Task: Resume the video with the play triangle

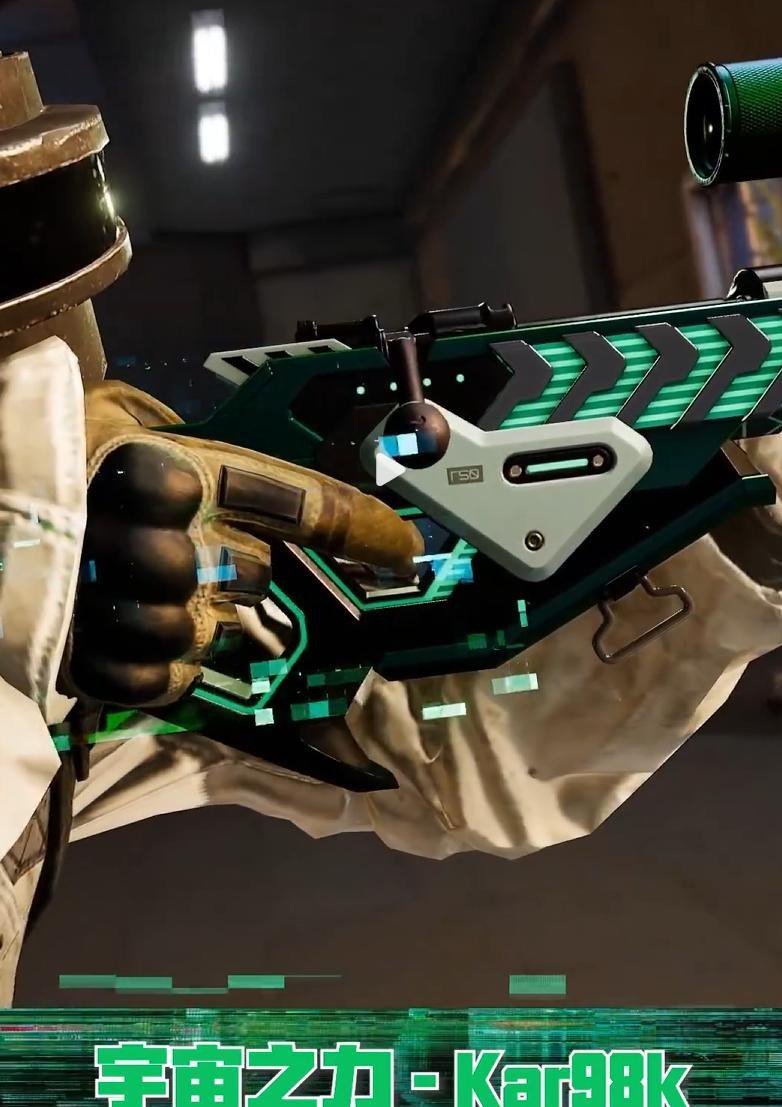Action: pos(389,469)
